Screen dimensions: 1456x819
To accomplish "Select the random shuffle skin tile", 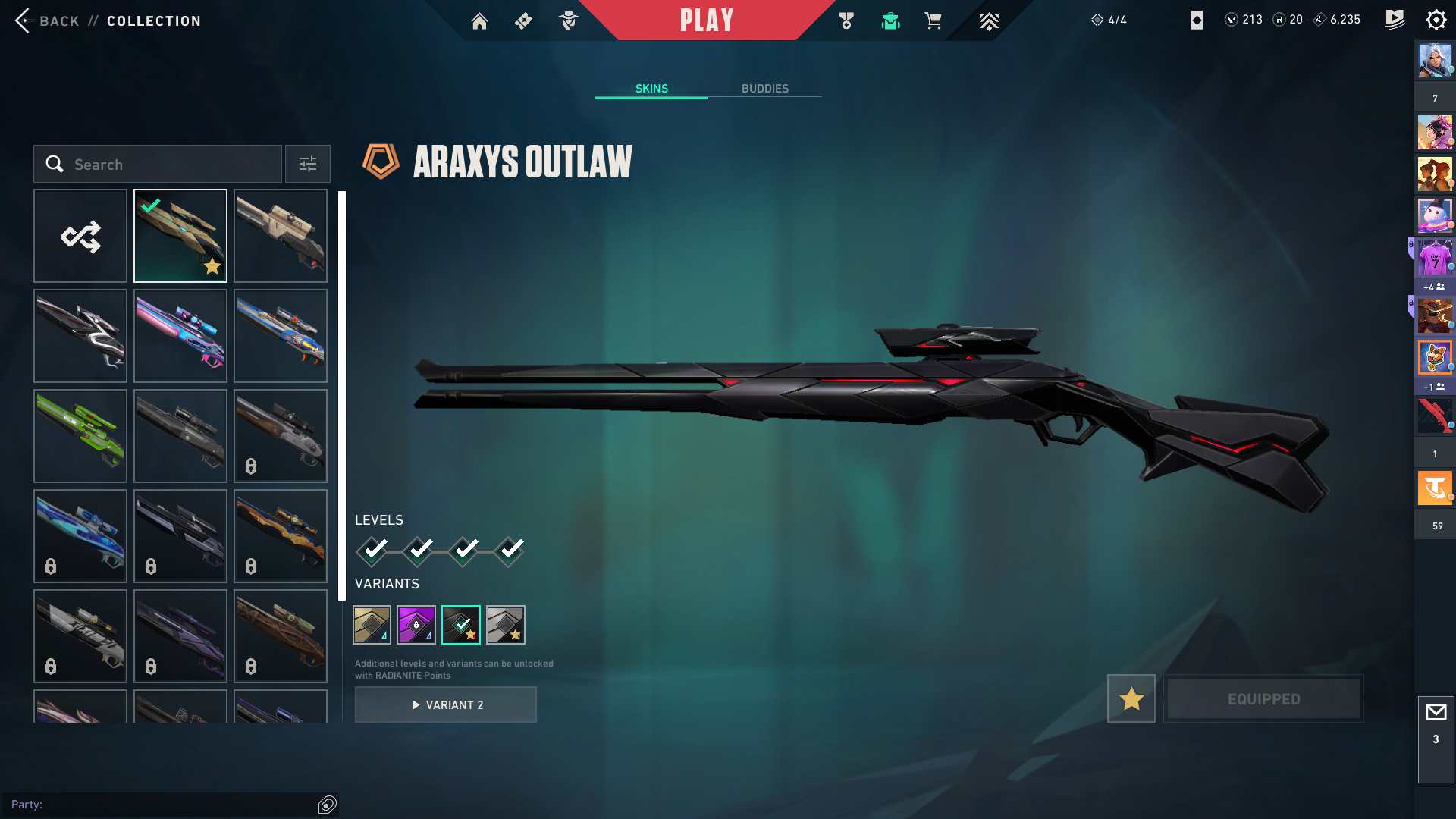I will (x=80, y=236).
